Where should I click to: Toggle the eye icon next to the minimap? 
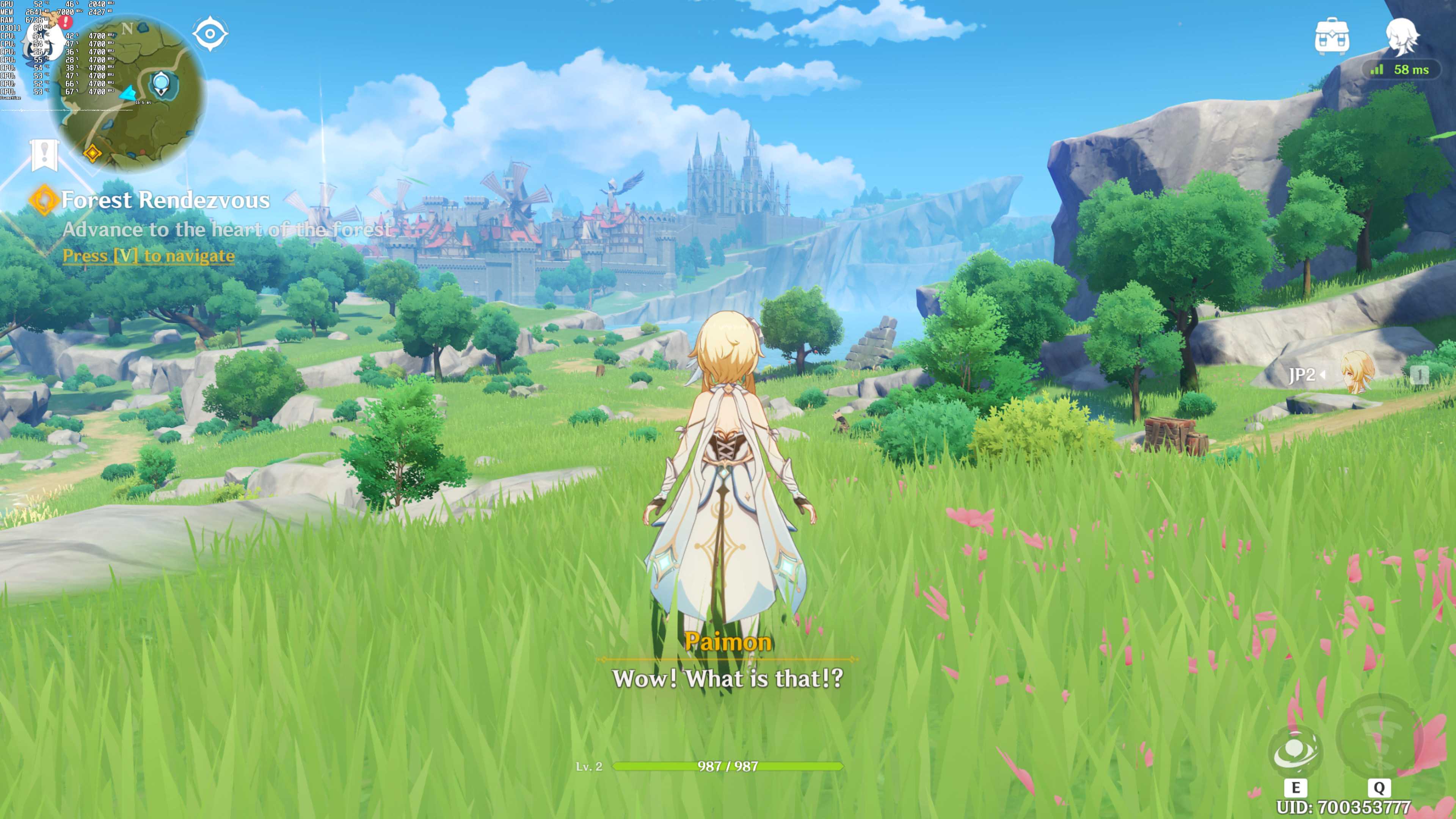tap(210, 34)
